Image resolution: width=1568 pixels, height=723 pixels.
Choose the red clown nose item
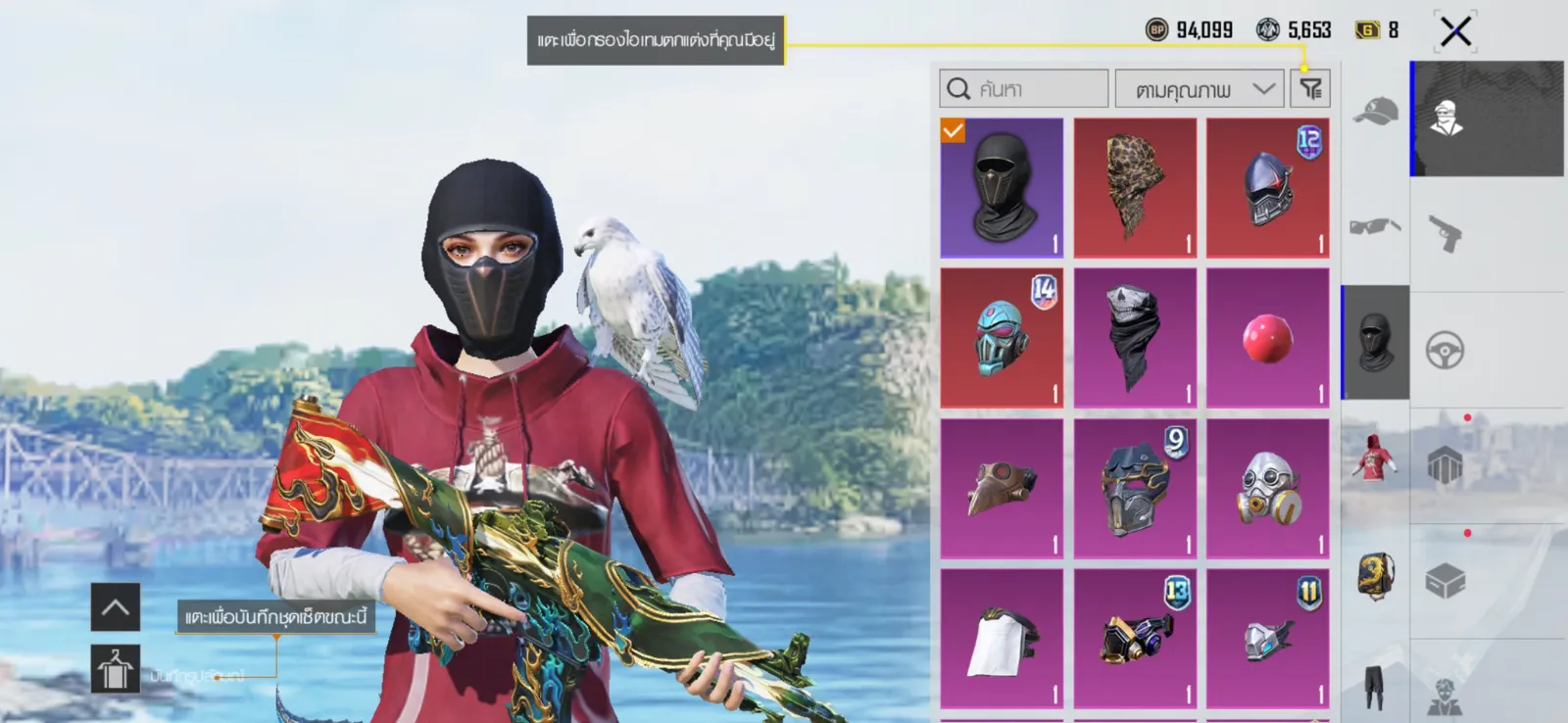click(1267, 337)
